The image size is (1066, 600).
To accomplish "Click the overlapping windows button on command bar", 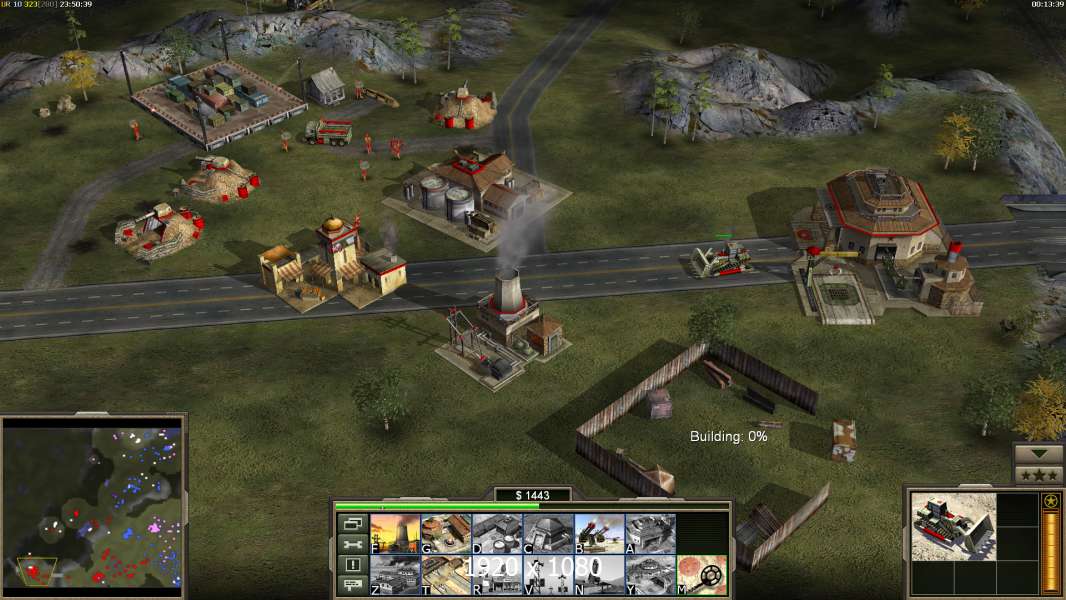I will pyautogui.click(x=352, y=523).
